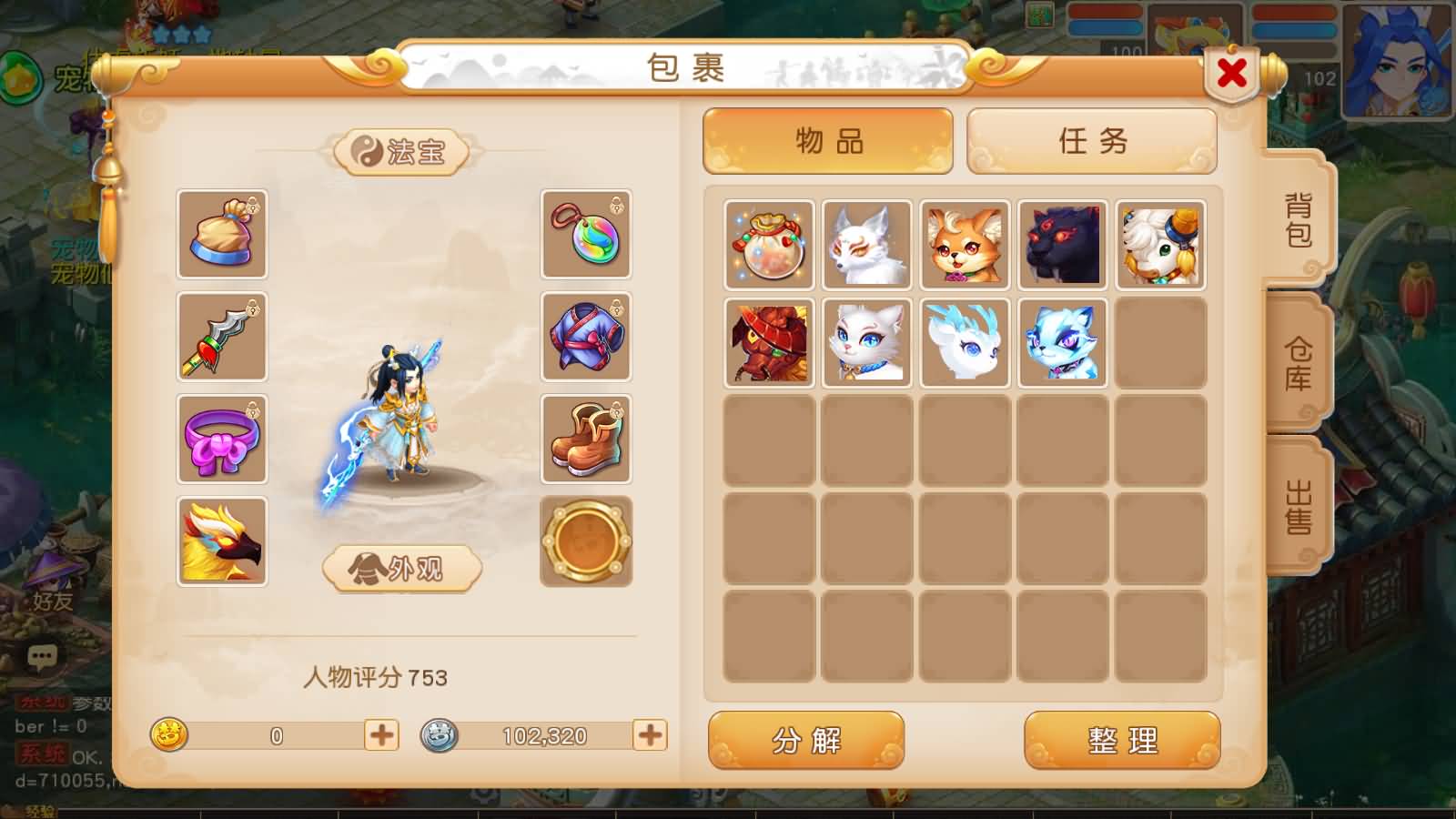Select the money bag equipment slot

click(222, 237)
